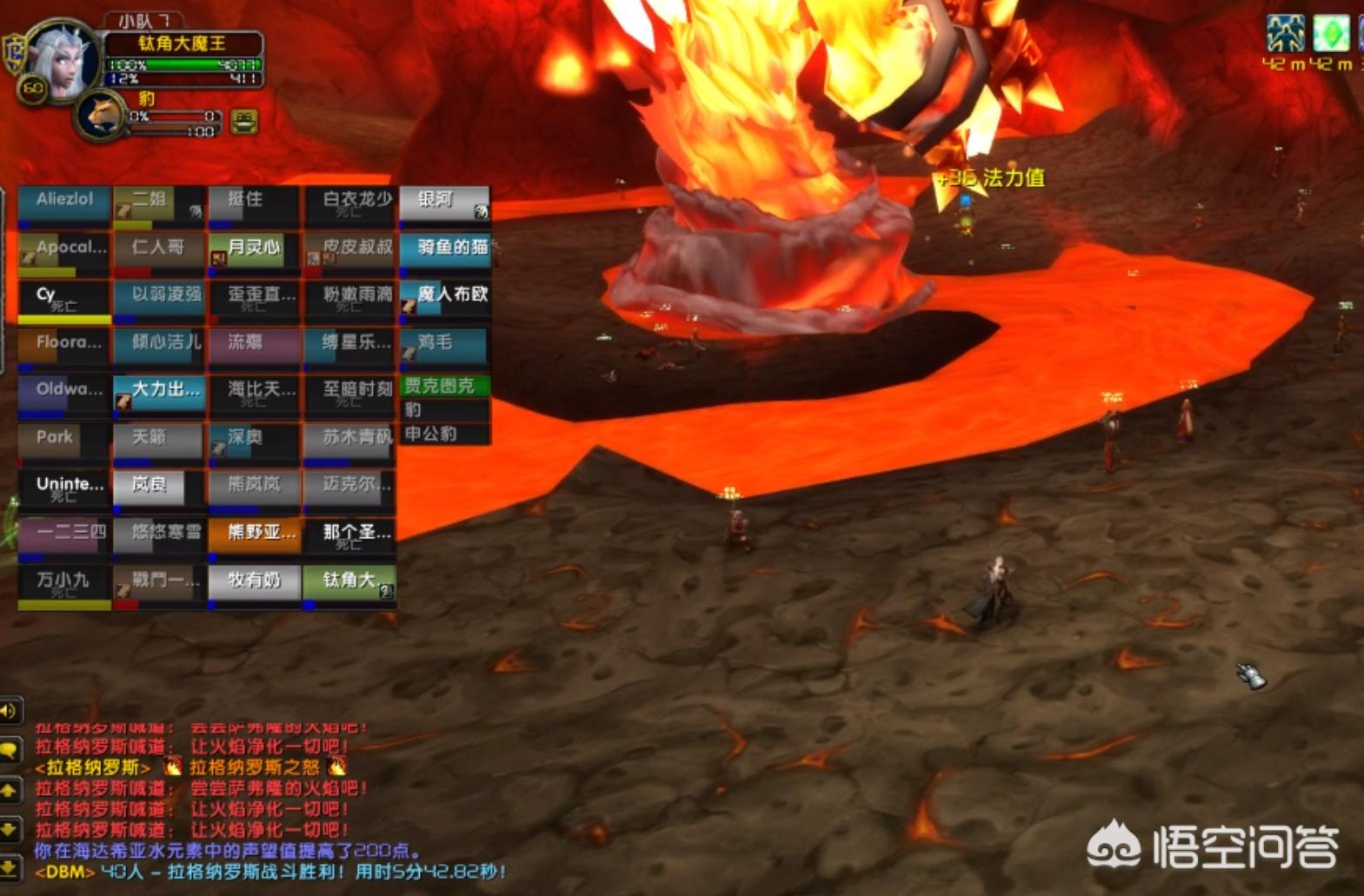The height and width of the screenshot is (896, 1364).
Task: Select the pet 豹 portrait
Action: pos(100,116)
